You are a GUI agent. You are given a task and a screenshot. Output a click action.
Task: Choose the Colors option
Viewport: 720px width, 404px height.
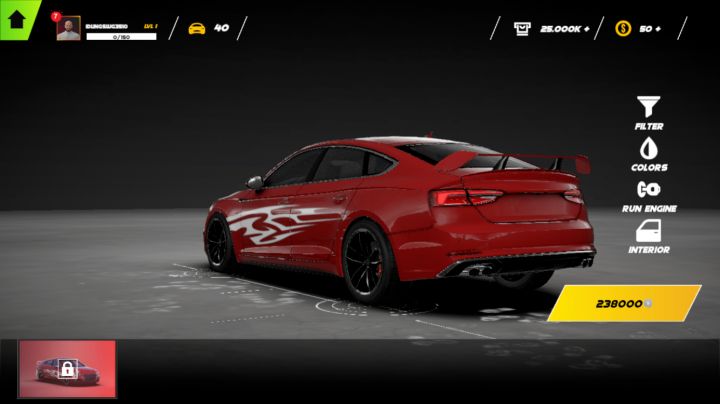649,153
